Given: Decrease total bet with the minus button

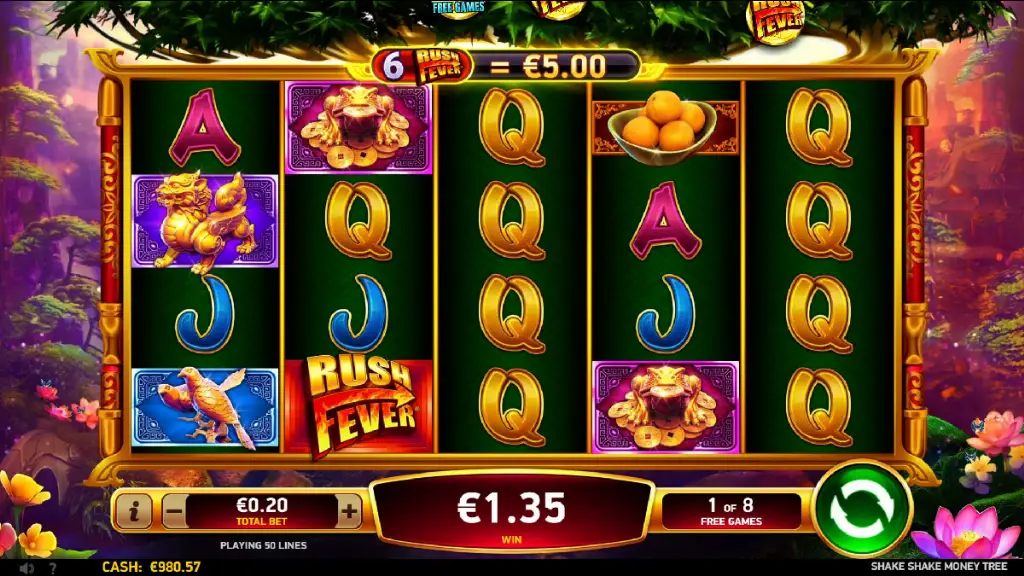Looking at the screenshot, I should tap(174, 512).
